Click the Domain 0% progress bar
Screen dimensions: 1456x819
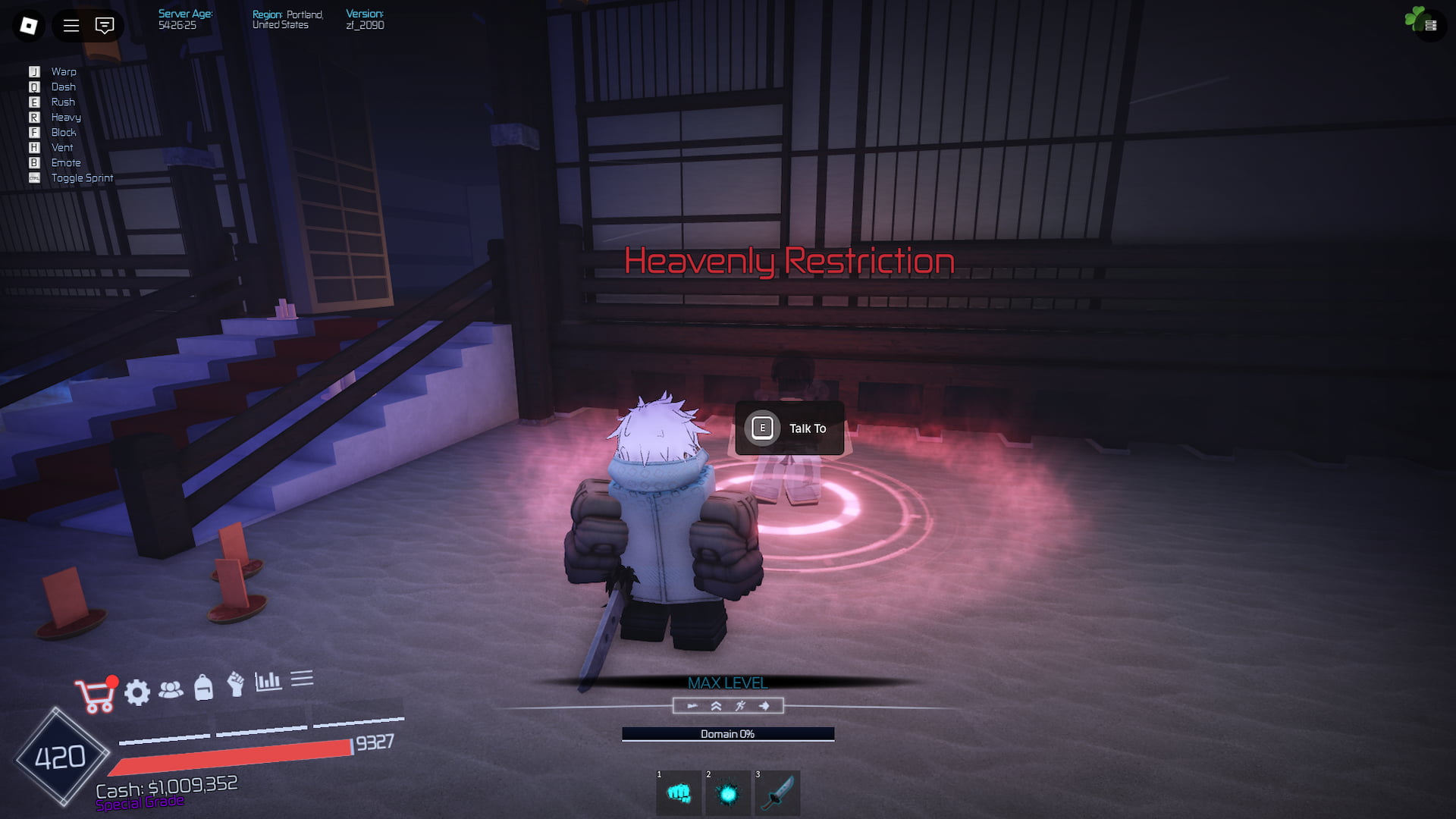[728, 733]
